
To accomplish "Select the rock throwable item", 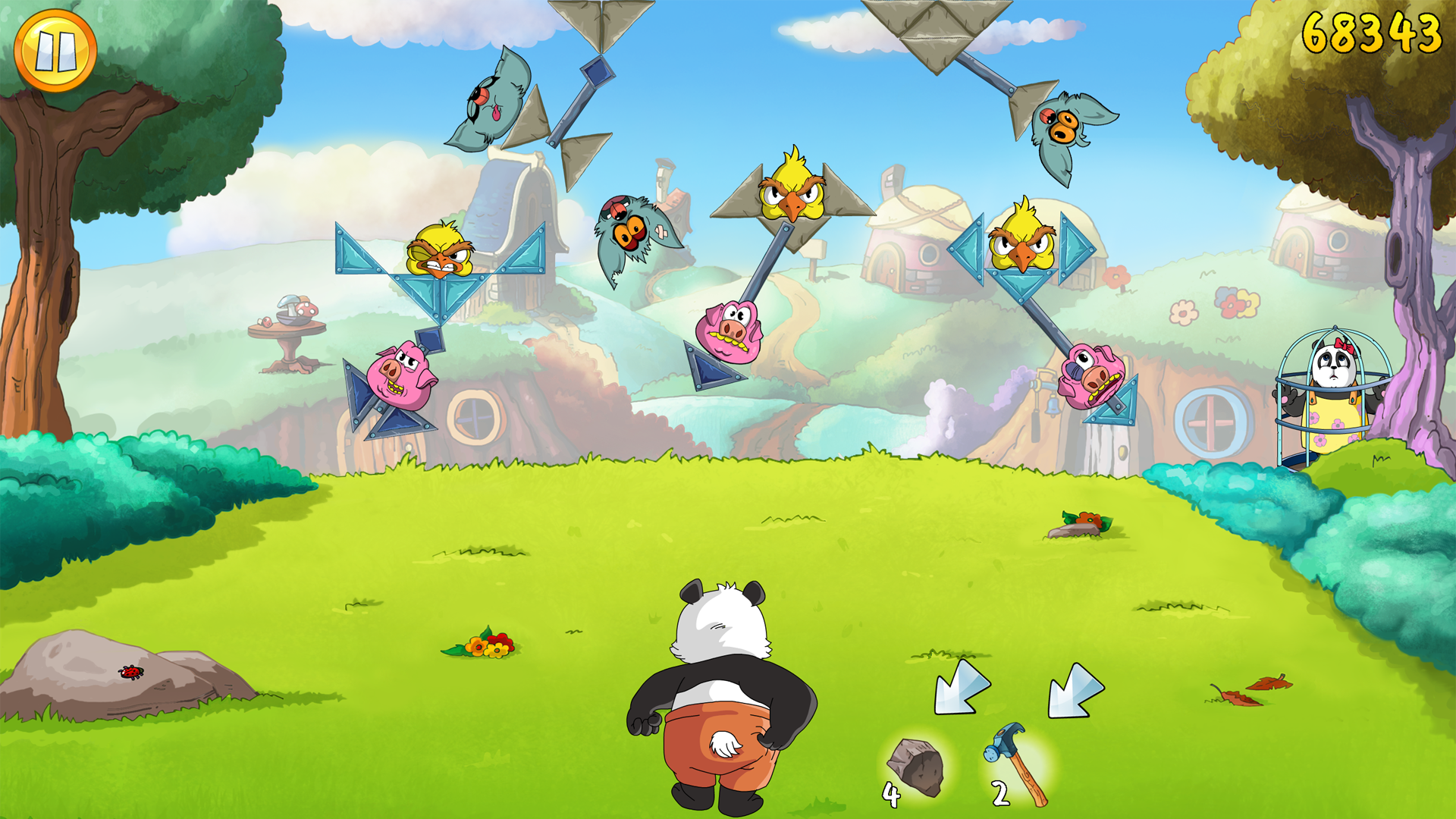I will point(916,768).
